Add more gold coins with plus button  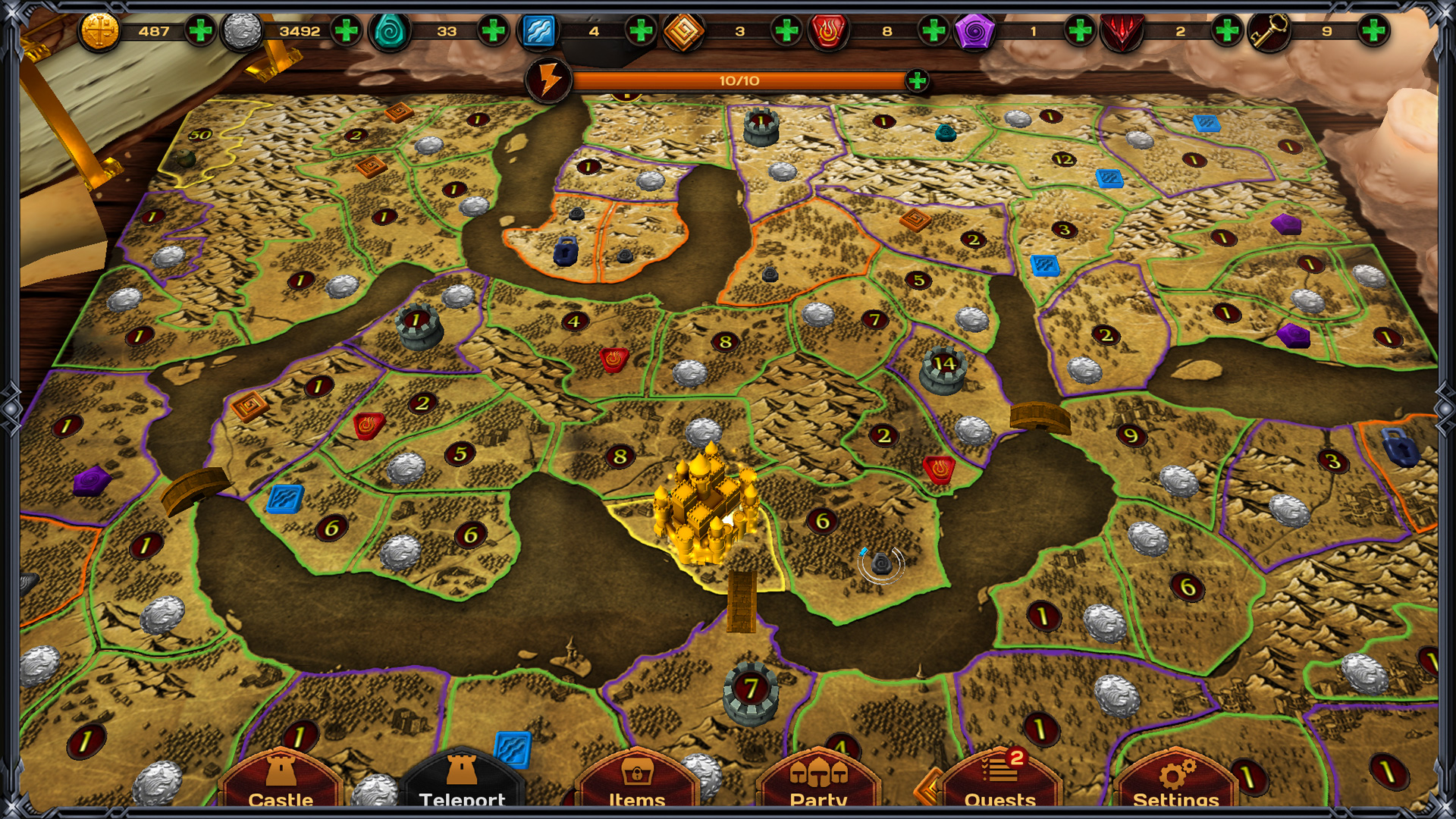coord(200,31)
